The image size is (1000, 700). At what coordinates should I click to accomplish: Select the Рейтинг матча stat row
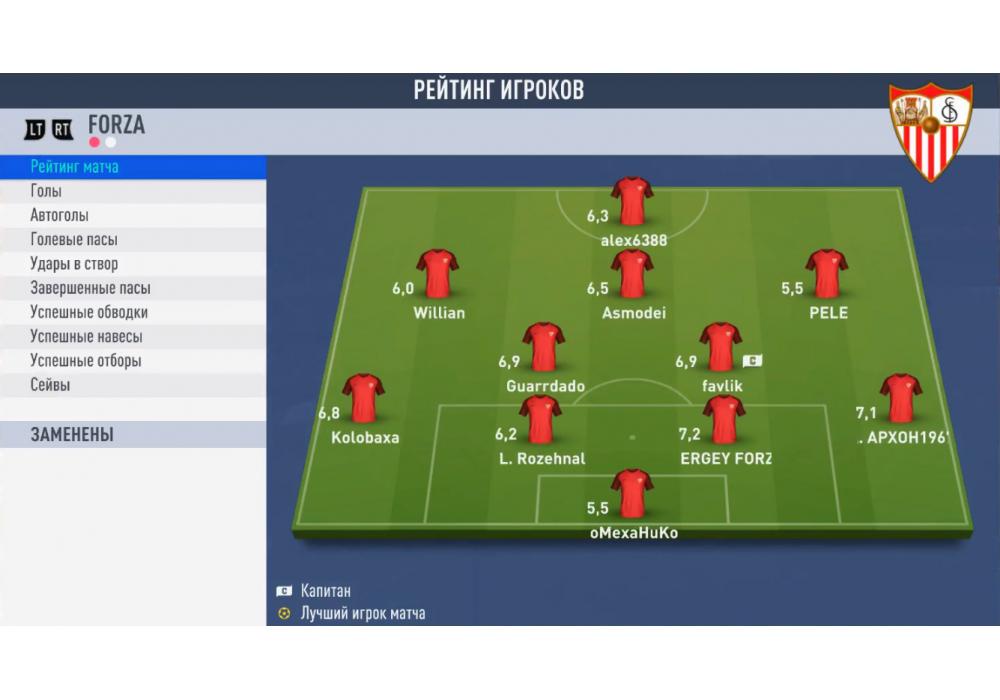pos(132,167)
